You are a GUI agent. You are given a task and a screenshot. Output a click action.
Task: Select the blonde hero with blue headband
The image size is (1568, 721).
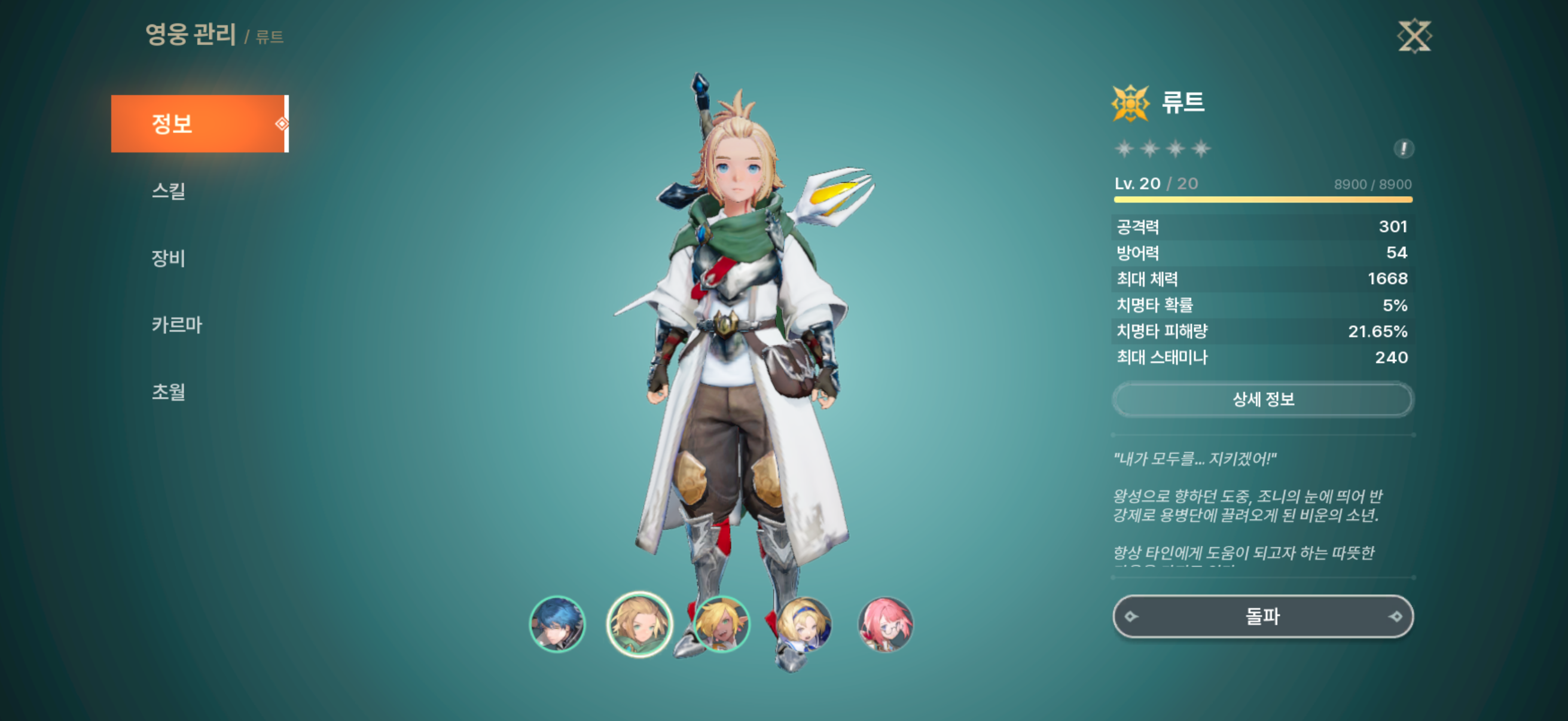point(804,624)
